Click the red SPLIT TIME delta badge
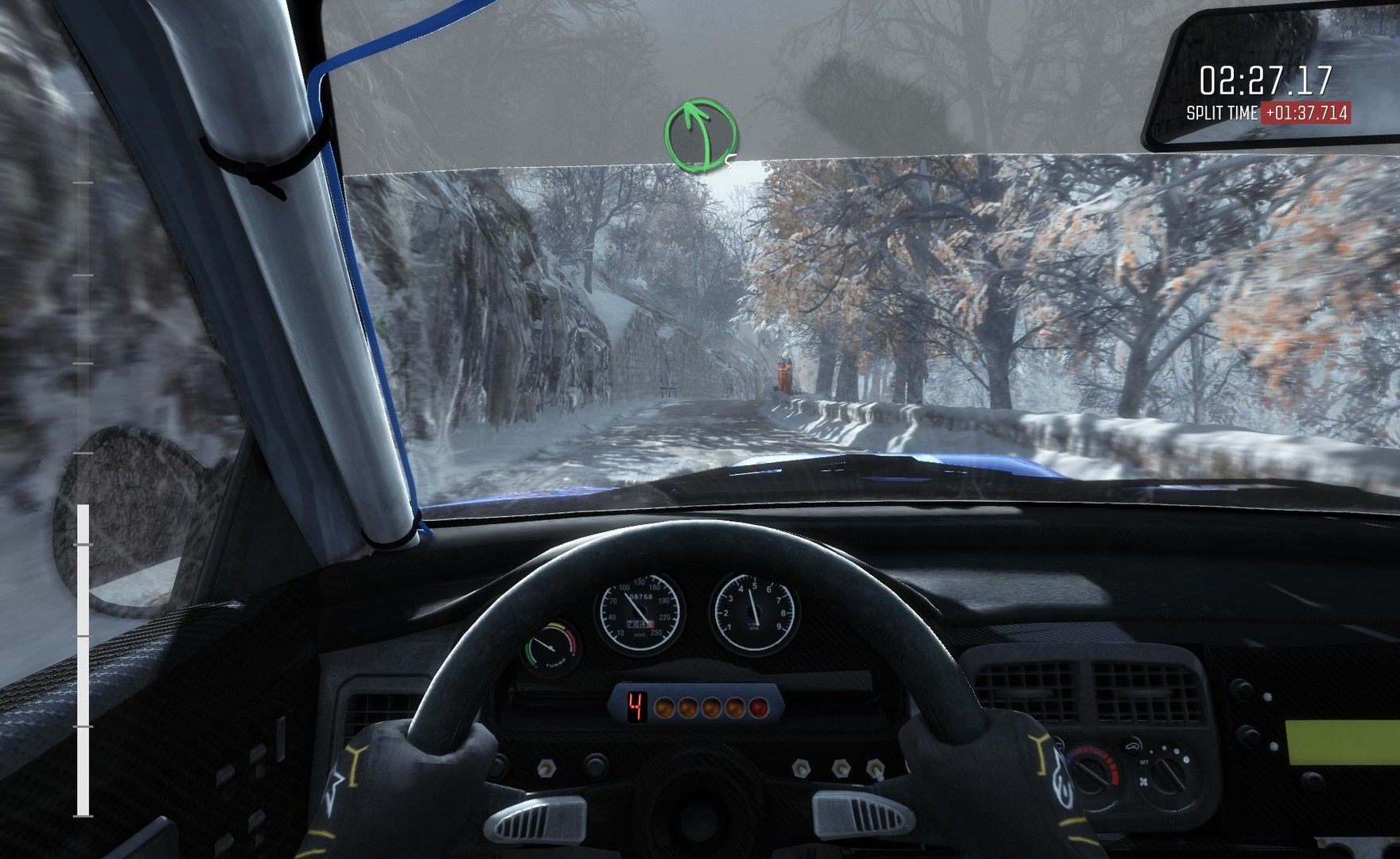This screenshot has width=1400, height=859. pos(1305,112)
